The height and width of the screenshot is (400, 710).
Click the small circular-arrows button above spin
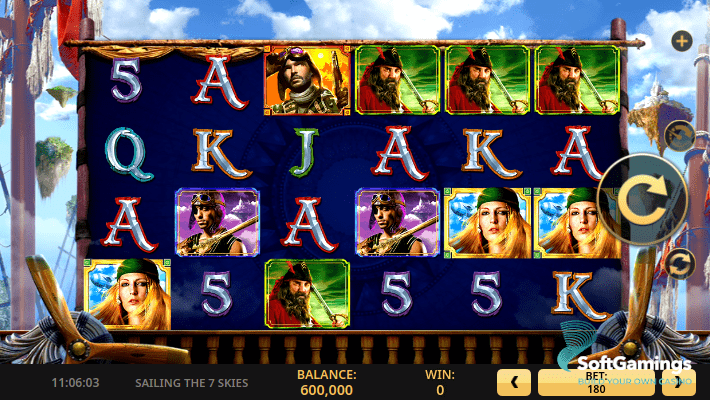coord(680,134)
